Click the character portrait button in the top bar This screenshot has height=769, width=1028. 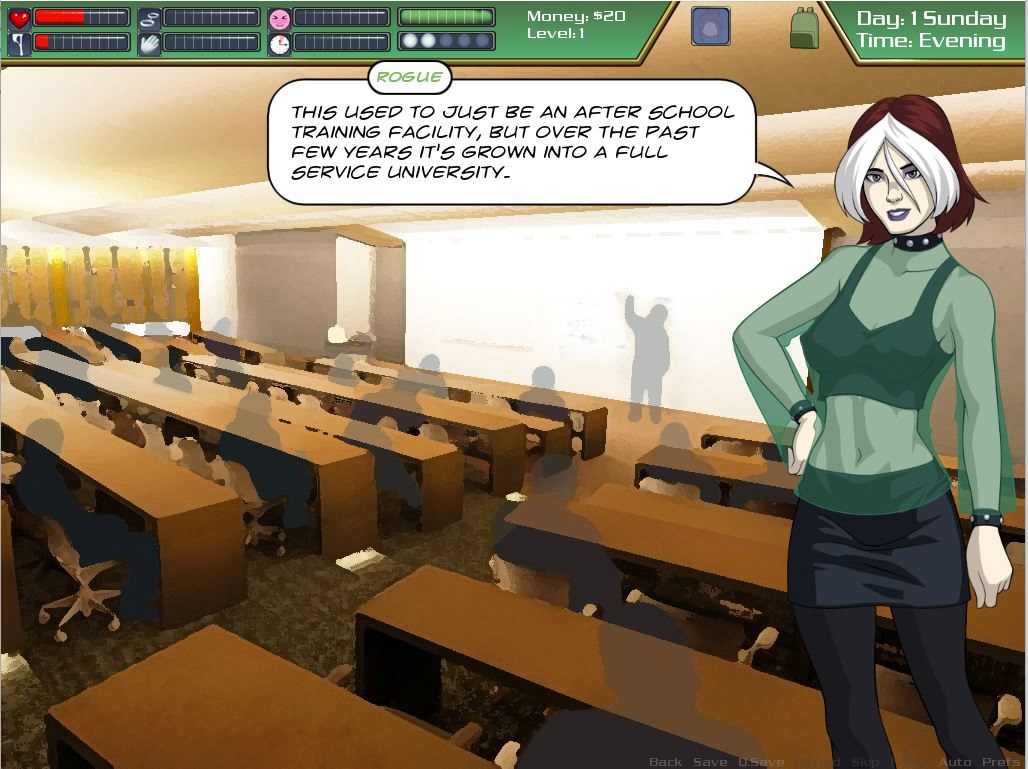pyautogui.click(x=710, y=26)
